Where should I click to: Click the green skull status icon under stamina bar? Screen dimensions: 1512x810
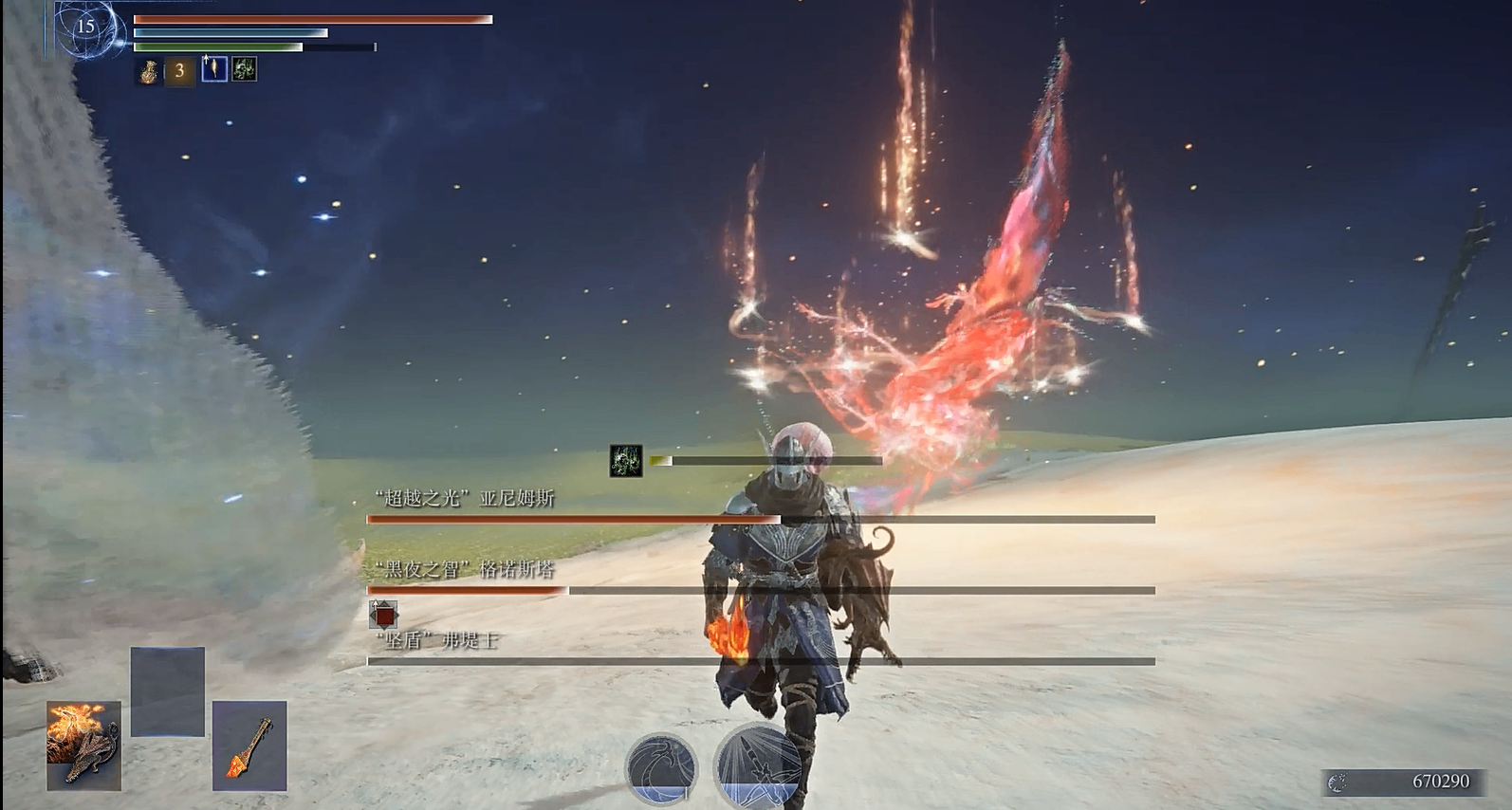(244, 69)
